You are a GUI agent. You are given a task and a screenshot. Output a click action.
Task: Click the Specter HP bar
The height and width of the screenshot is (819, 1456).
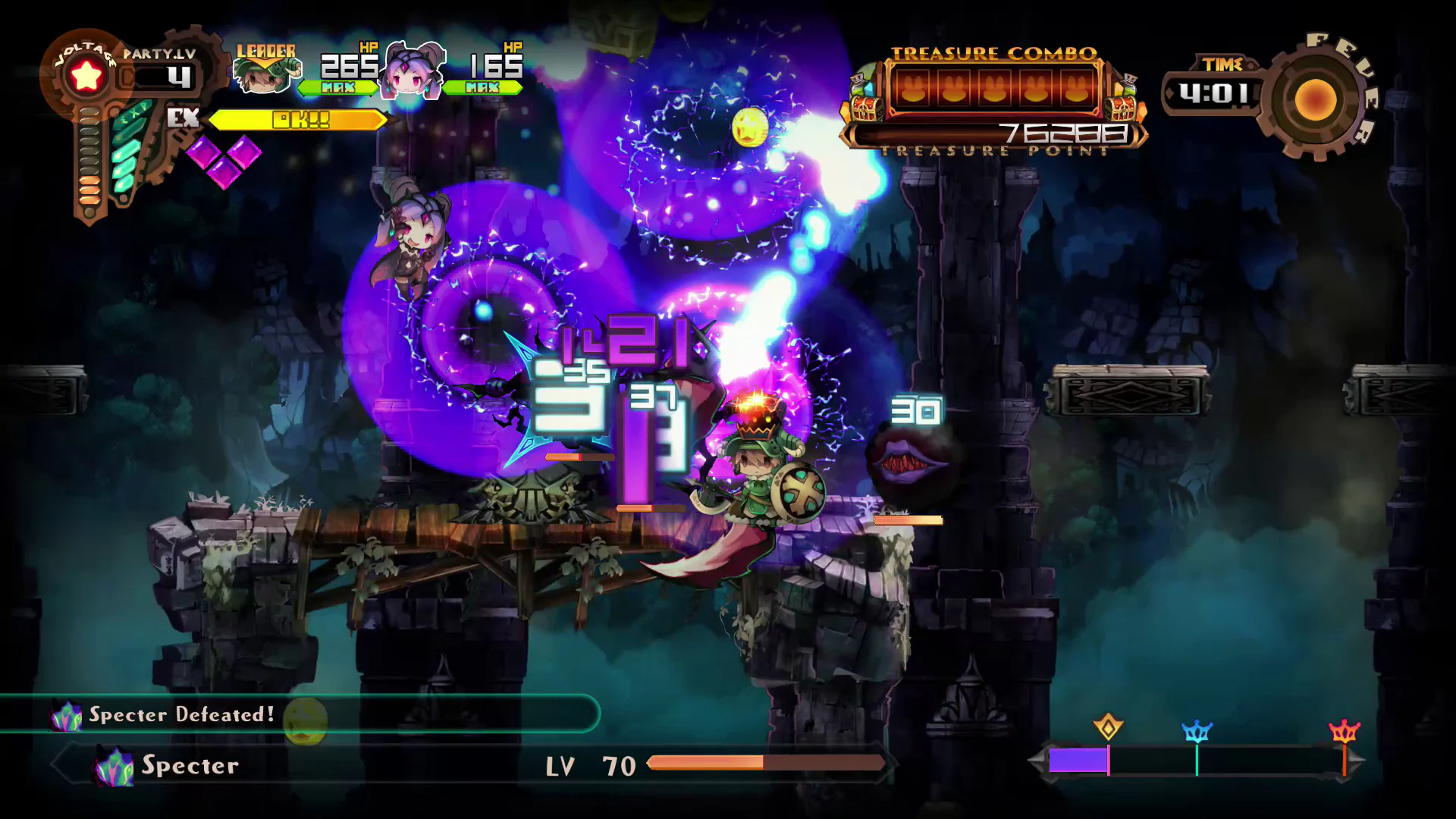766,762
